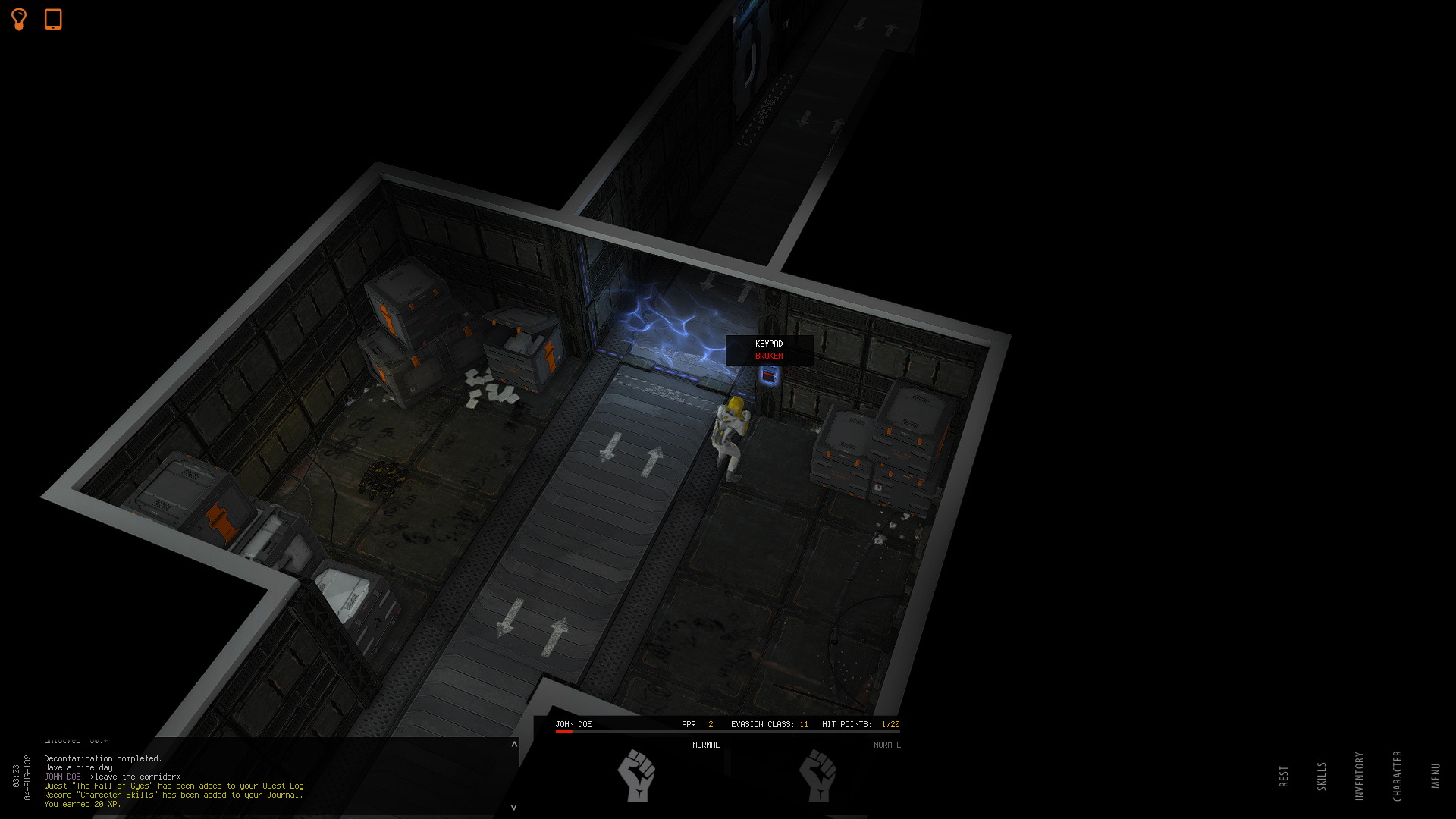Open the tablet PDA icon

coord(52,20)
